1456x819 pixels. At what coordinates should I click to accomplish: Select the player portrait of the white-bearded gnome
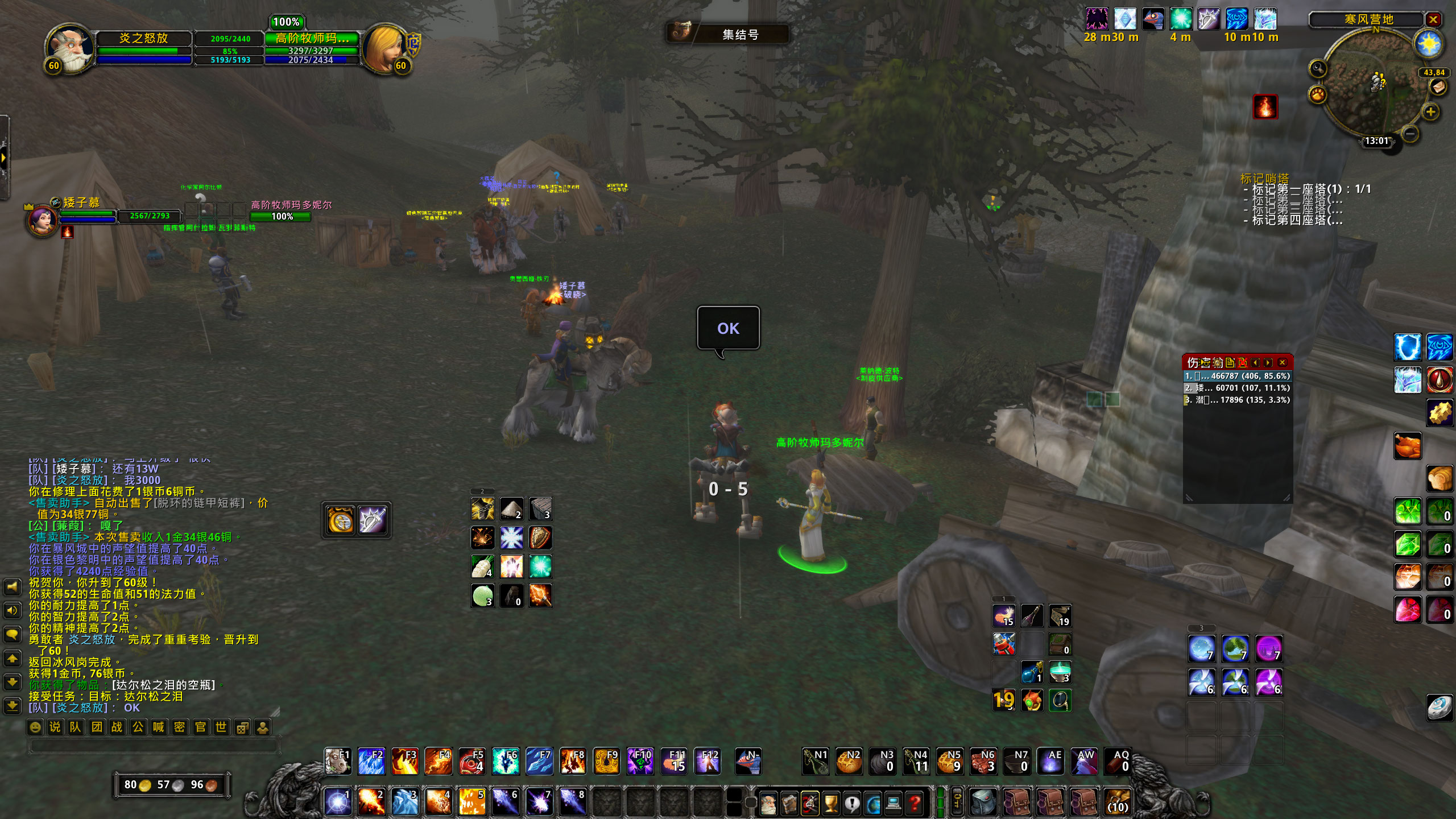70,49
